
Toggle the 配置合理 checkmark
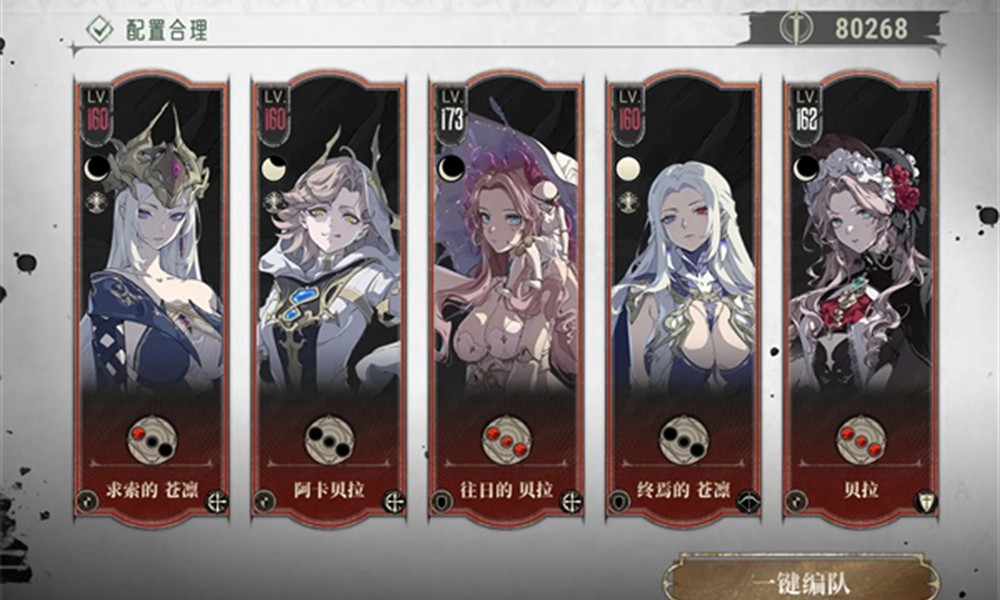tap(99, 29)
